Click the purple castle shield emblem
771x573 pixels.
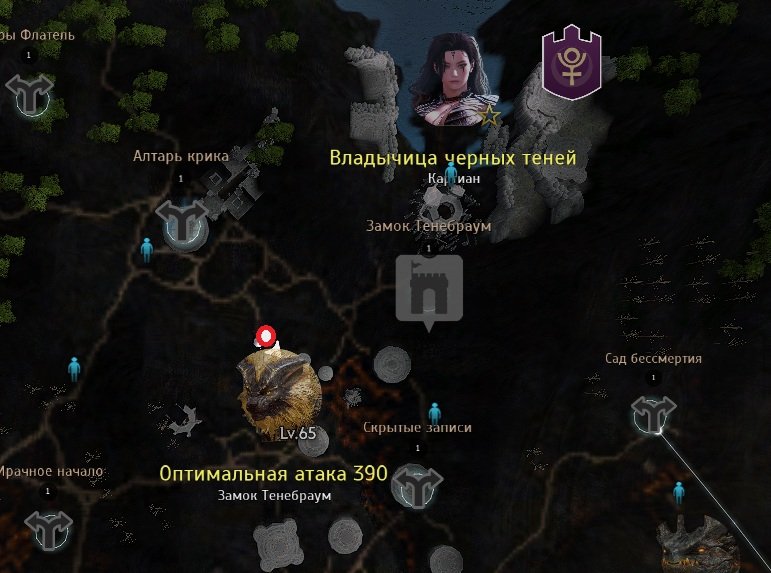(571, 65)
